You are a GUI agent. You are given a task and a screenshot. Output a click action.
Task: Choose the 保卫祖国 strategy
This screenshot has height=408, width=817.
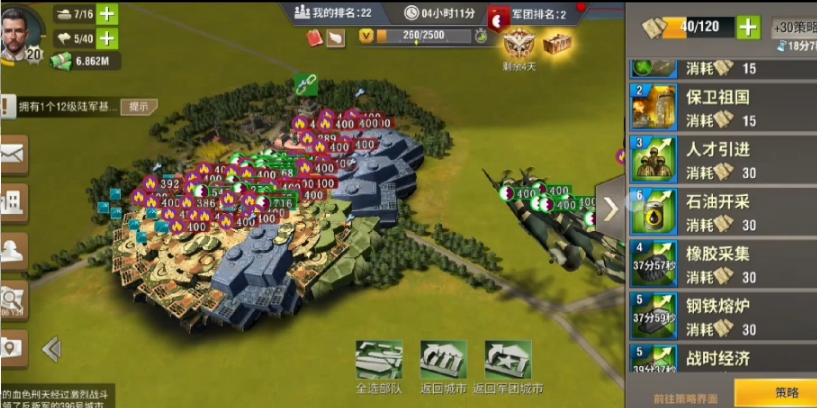[722, 108]
